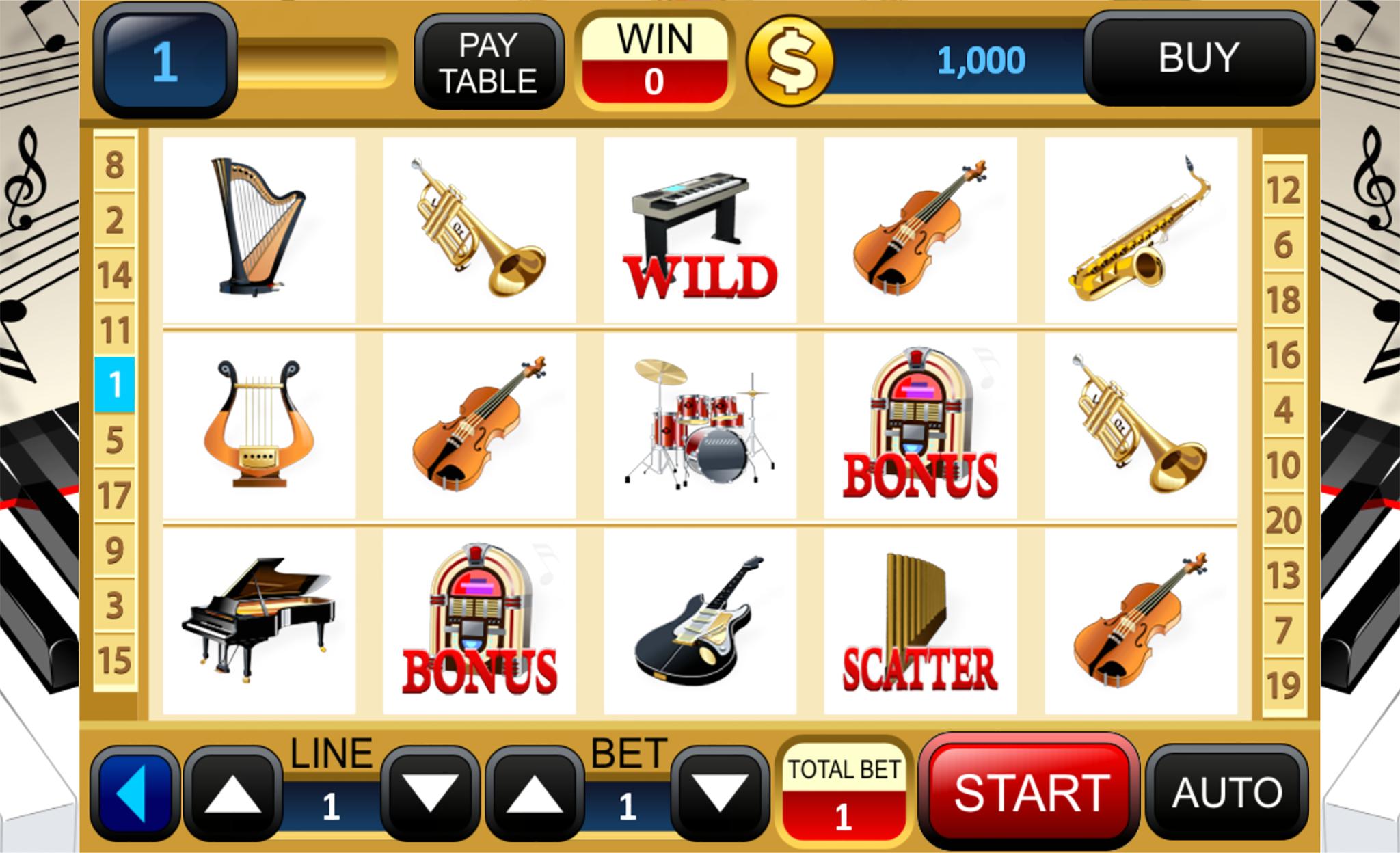Image resolution: width=1400 pixels, height=853 pixels.
Task: Select the saxophone symbol on the fifth reel
Action: tap(1140, 226)
